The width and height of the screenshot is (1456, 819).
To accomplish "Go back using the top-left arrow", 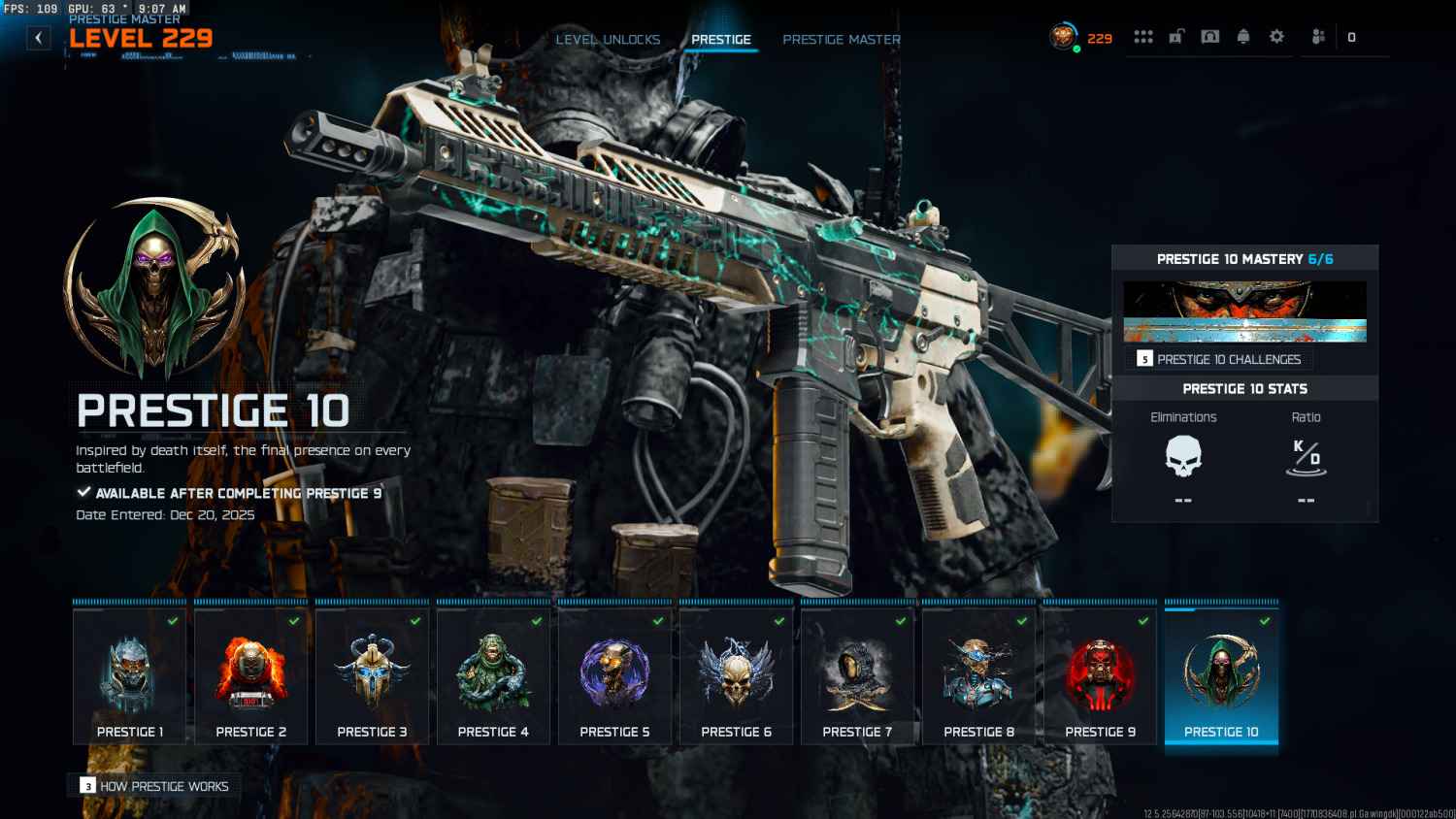I will (x=38, y=38).
